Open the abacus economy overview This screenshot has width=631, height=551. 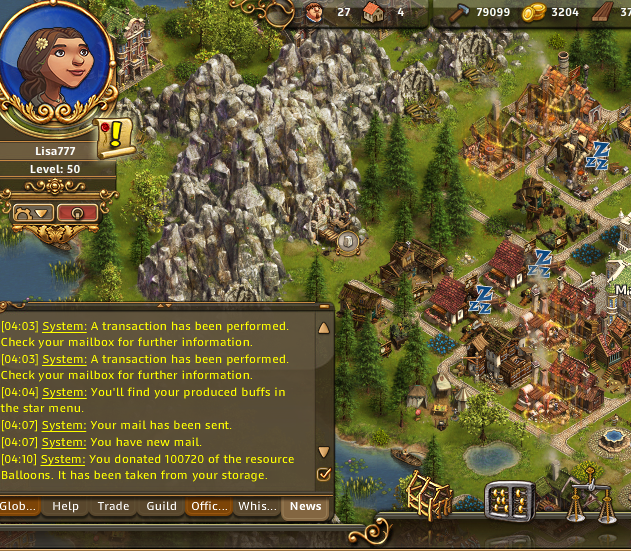click(507, 500)
